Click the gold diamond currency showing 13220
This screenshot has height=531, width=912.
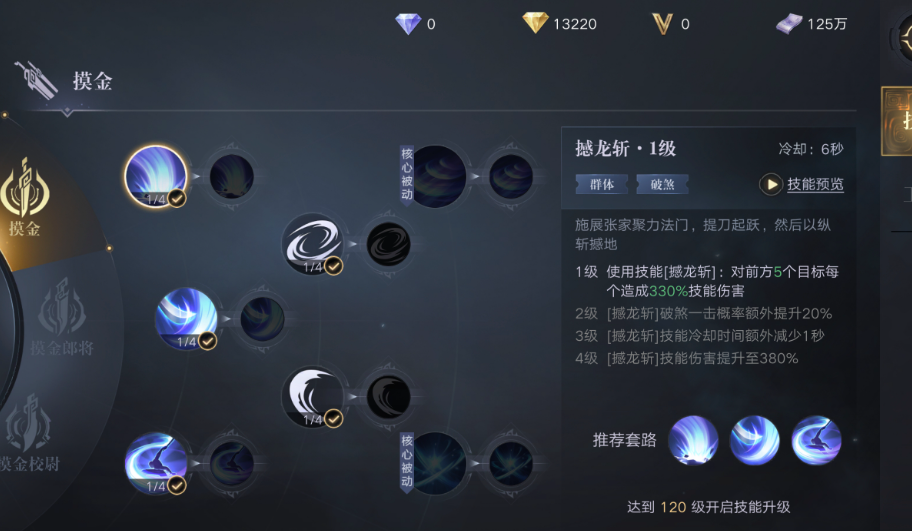560,24
